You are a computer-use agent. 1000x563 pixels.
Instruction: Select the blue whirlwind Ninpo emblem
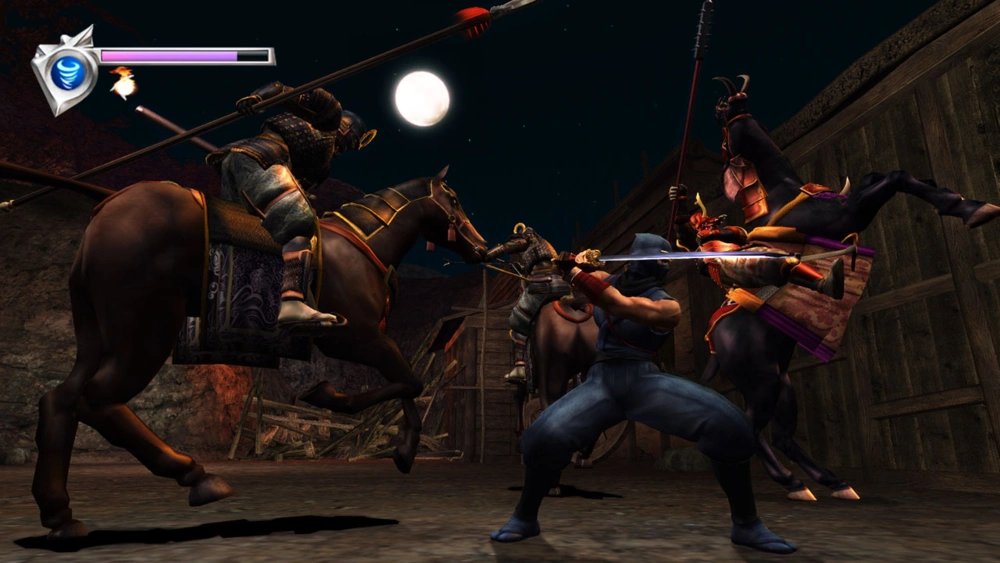click(66, 72)
